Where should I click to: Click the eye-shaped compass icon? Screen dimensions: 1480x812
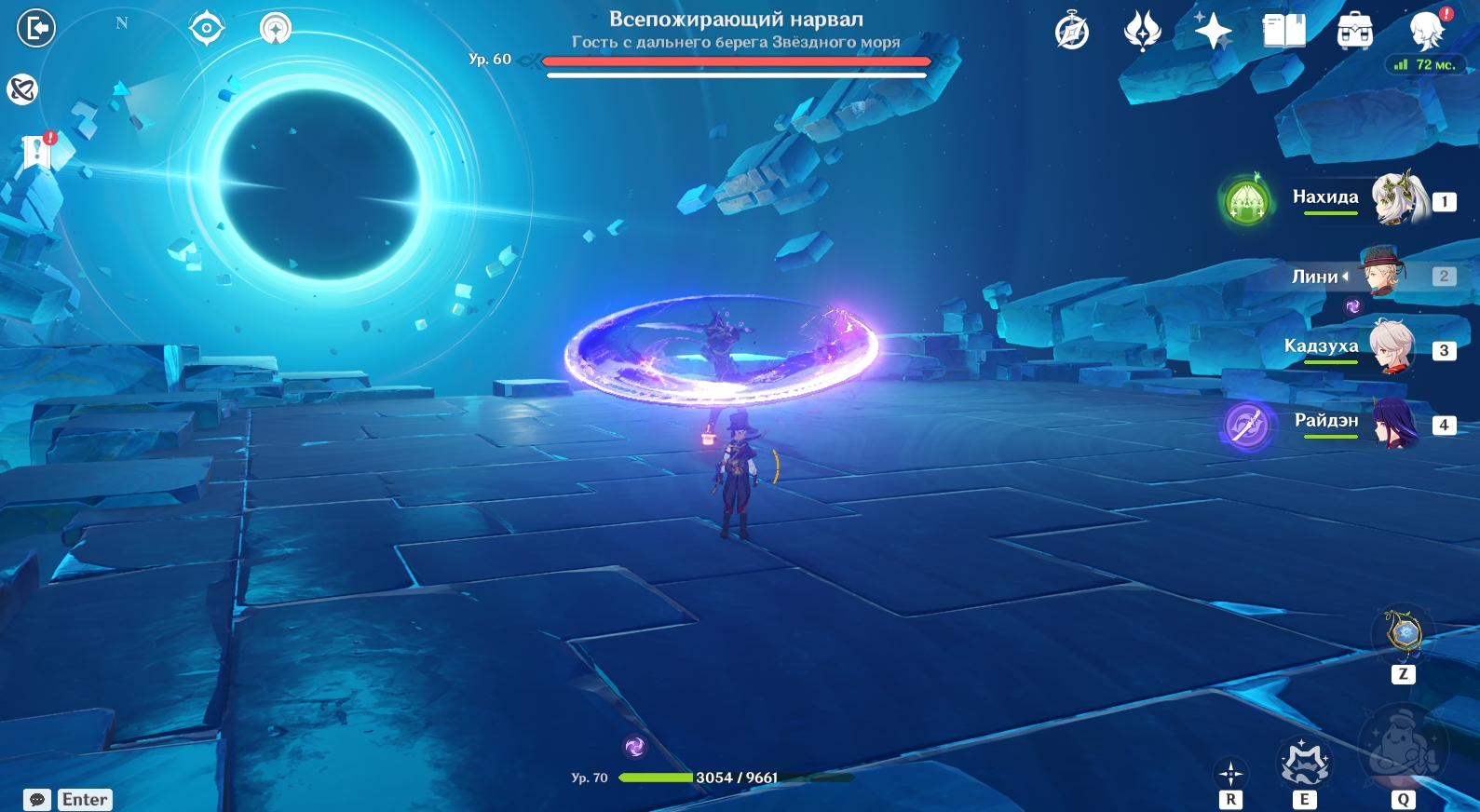point(206,28)
